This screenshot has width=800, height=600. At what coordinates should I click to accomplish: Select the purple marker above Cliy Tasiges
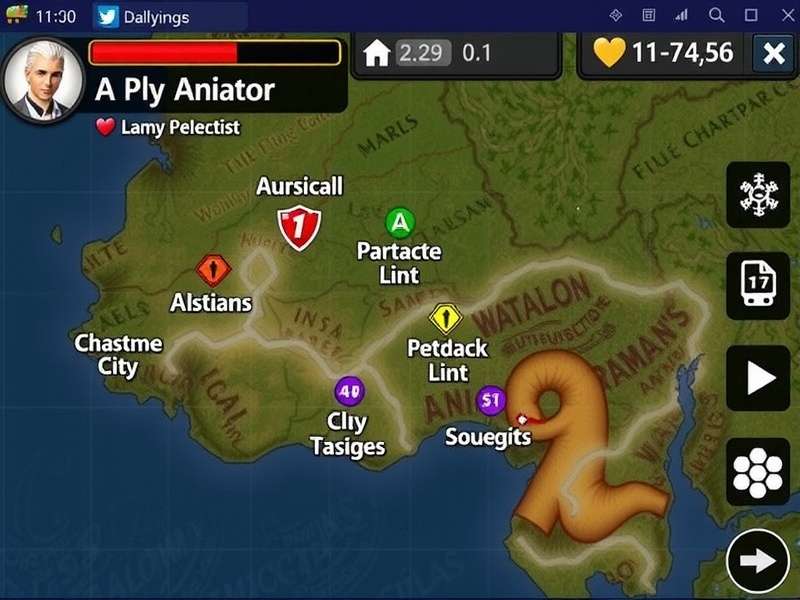[349, 391]
